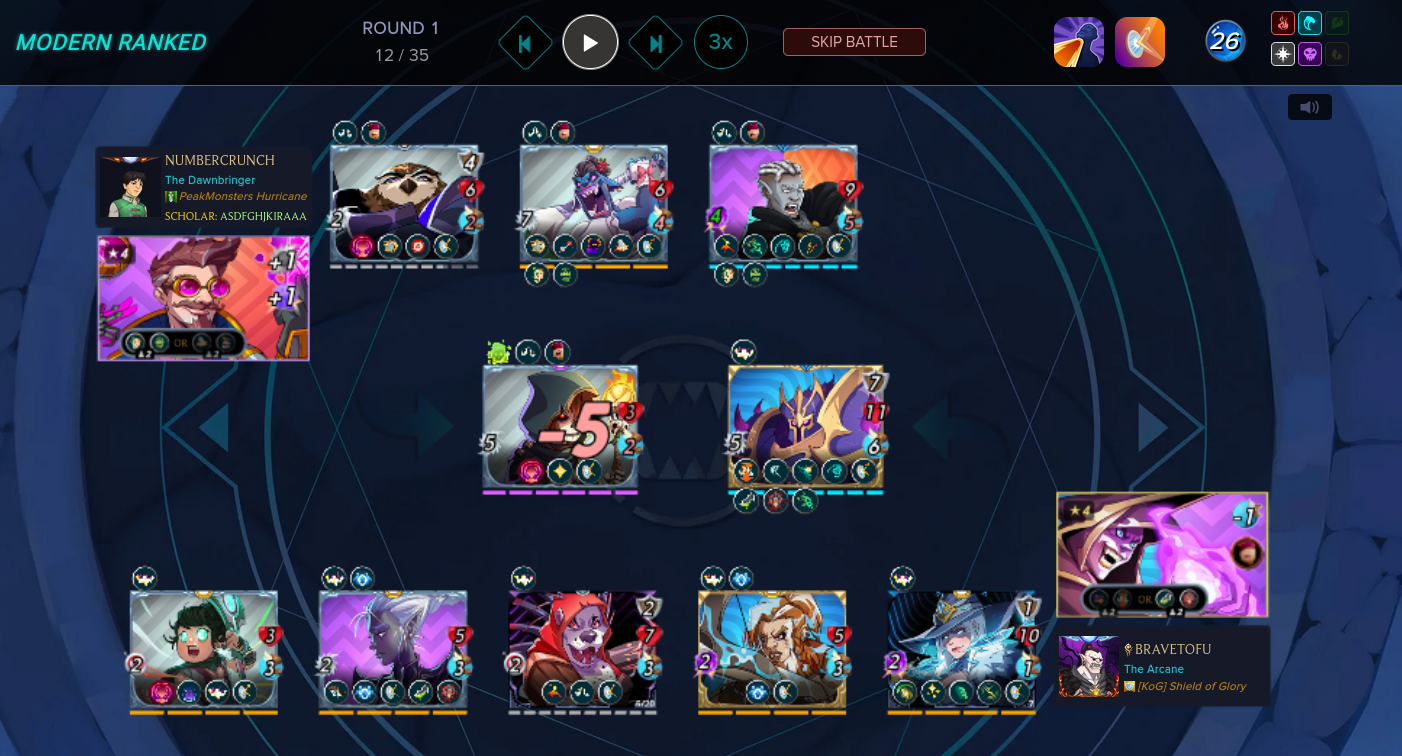
Task: Select the purple hooded summoner card
Action: [1162, 554]
